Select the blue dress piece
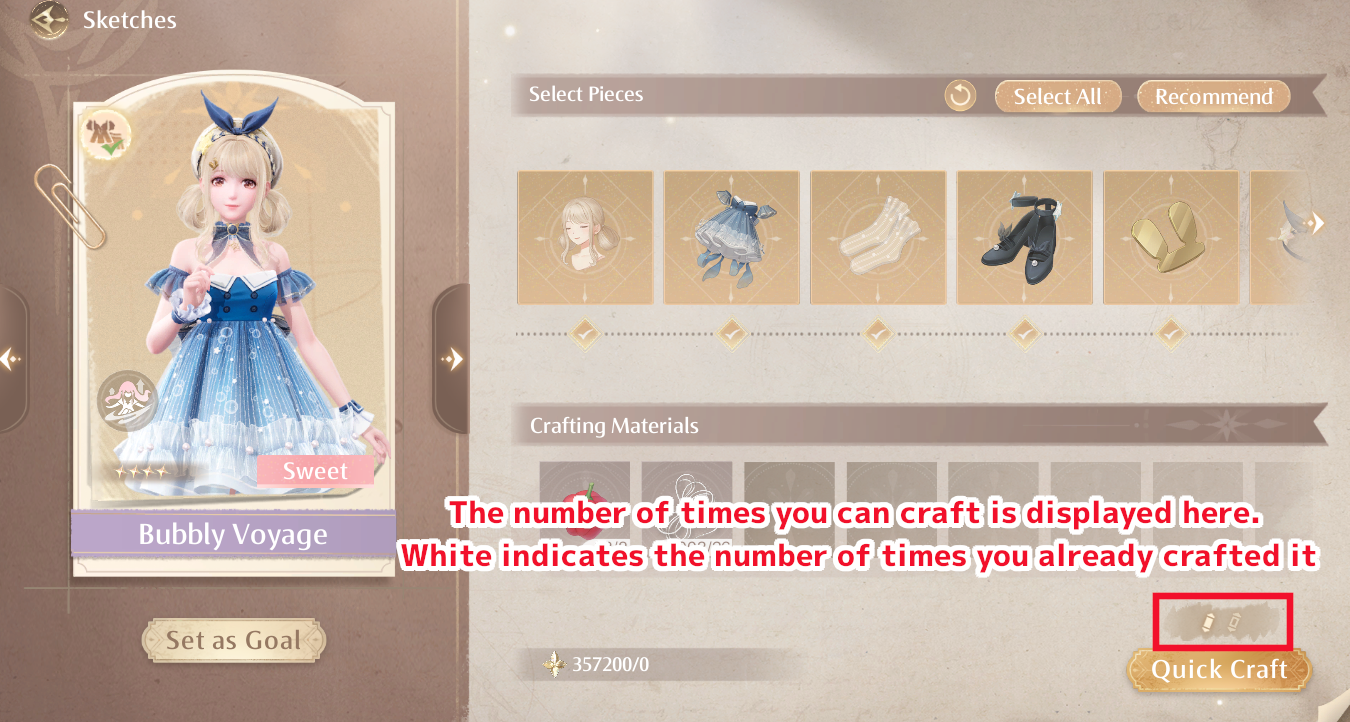Screen dimensions: 1350x722 pos(731,237)
